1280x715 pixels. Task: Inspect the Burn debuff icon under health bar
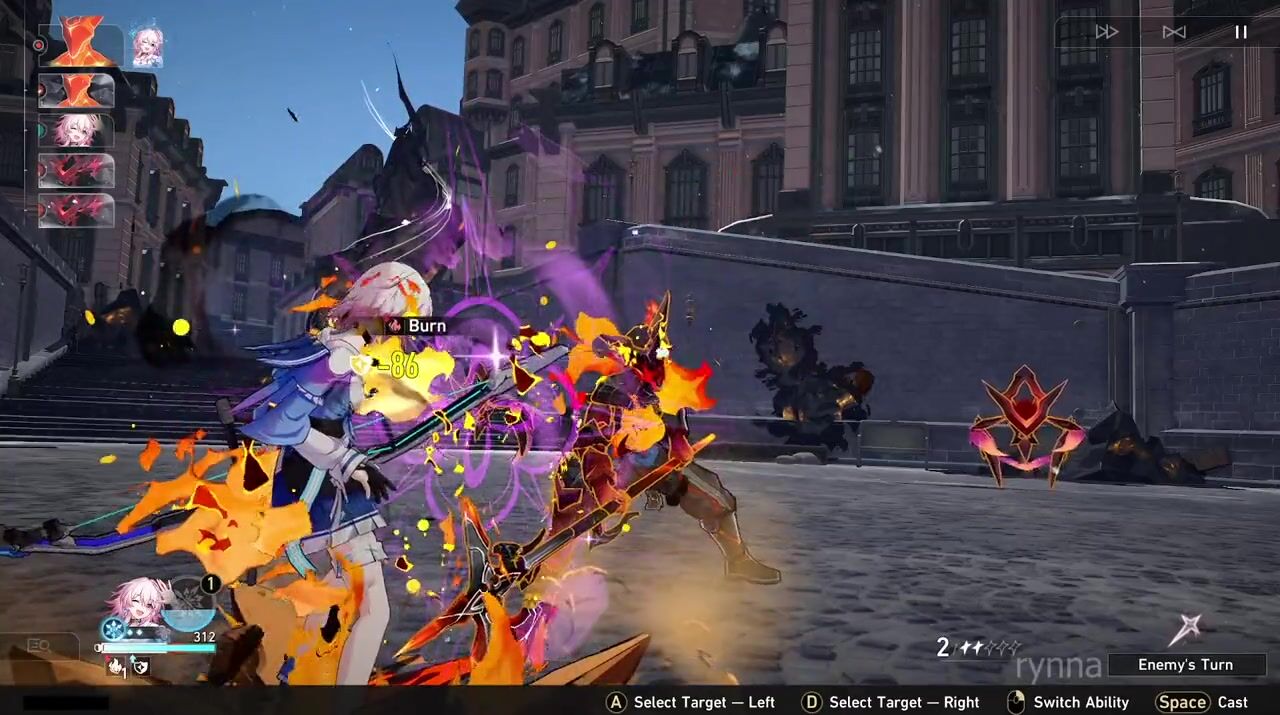116,666
